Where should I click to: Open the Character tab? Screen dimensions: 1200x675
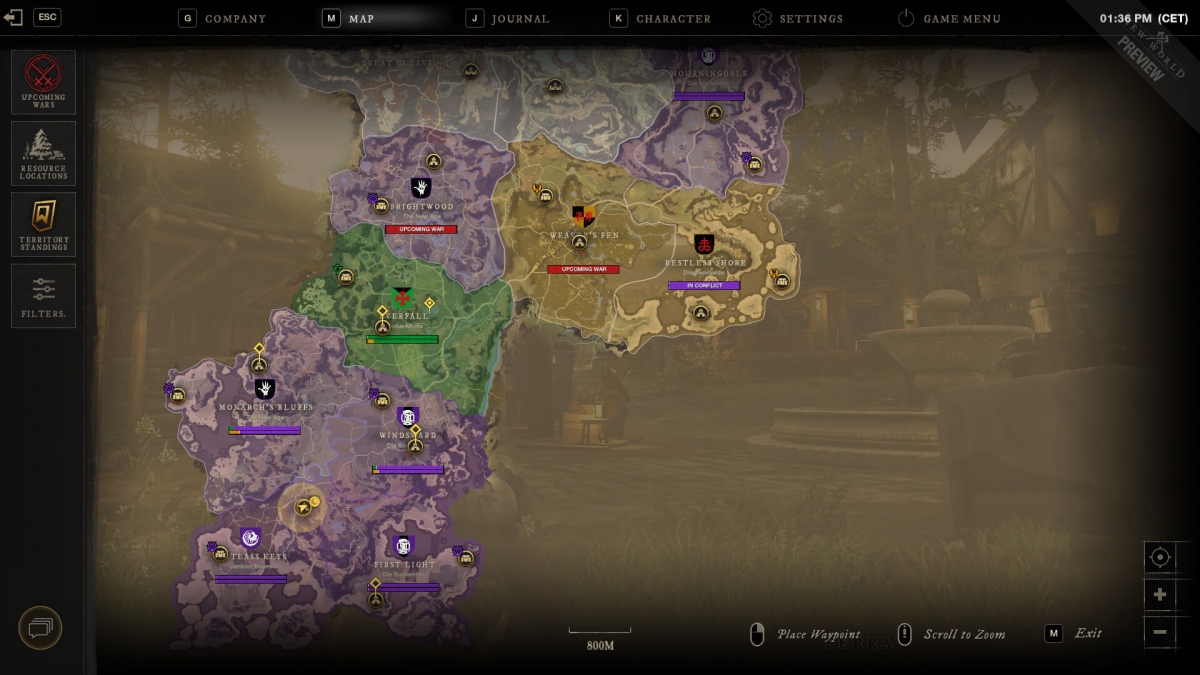pyautogui.click(x=661, y=18)
